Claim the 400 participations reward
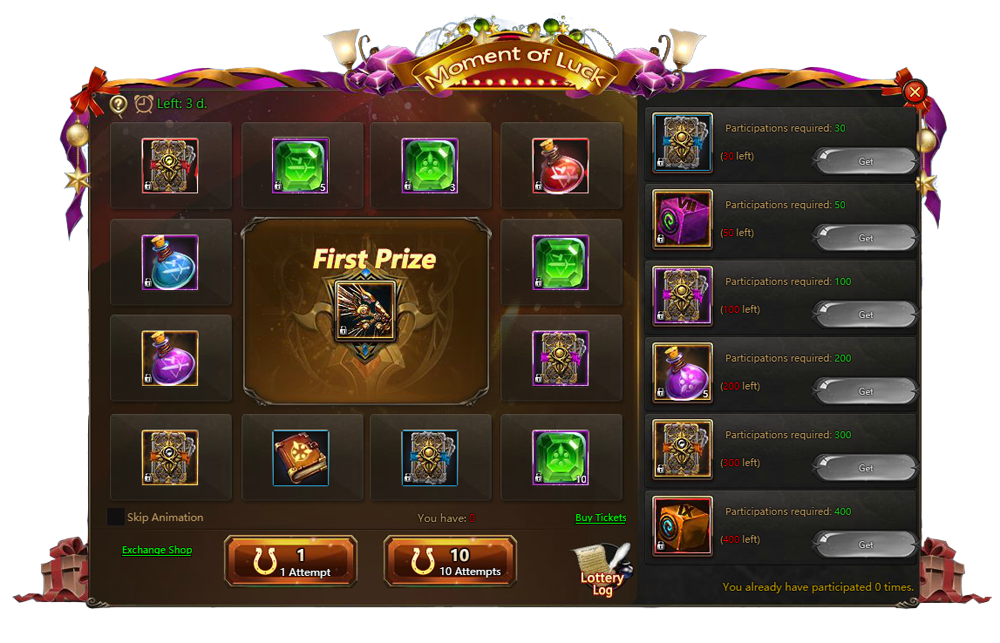1000x643 pixels. (866, 545)
